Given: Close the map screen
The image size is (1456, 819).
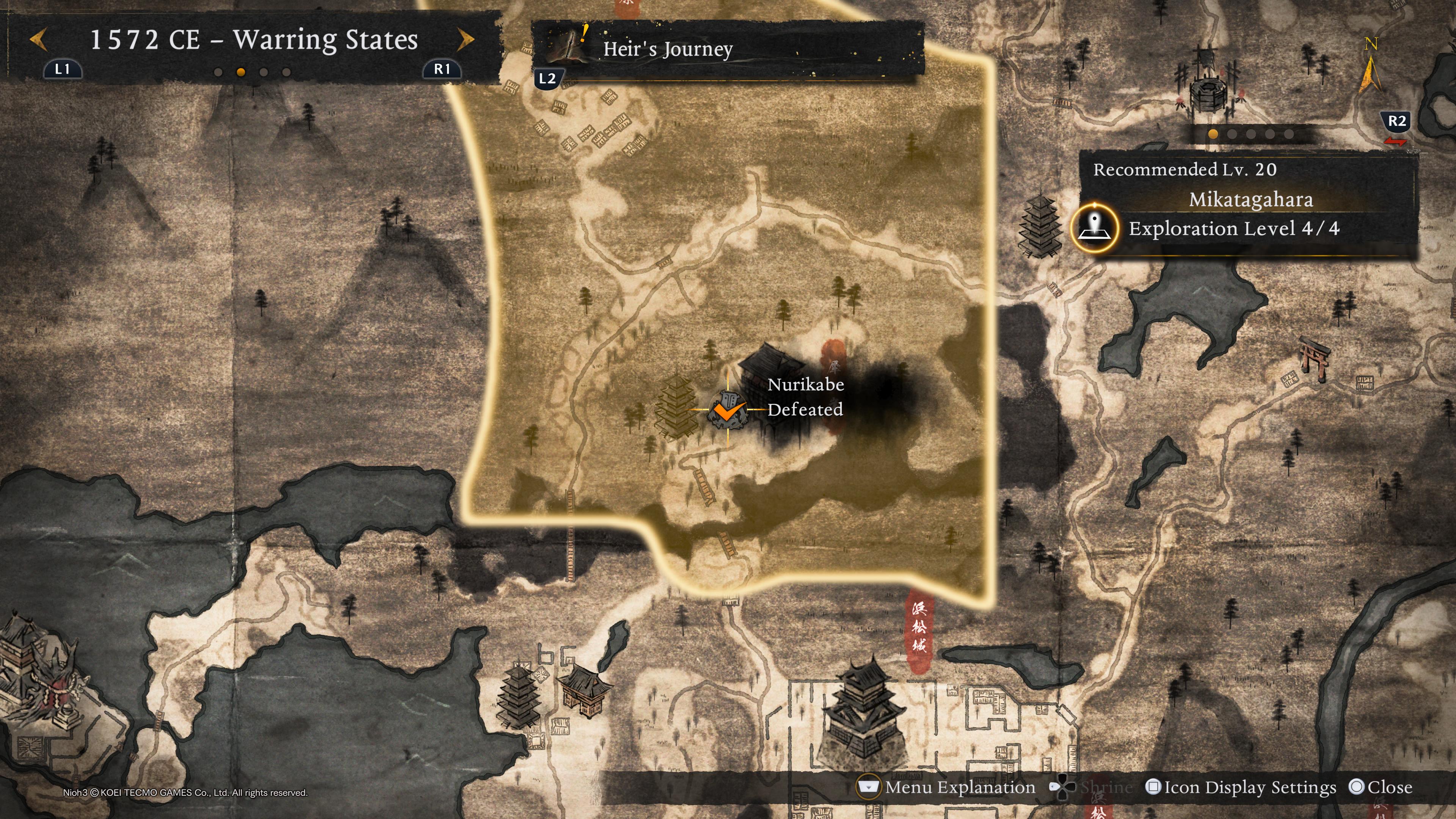Looking at the screenshot, I should tap(1380, 787).
